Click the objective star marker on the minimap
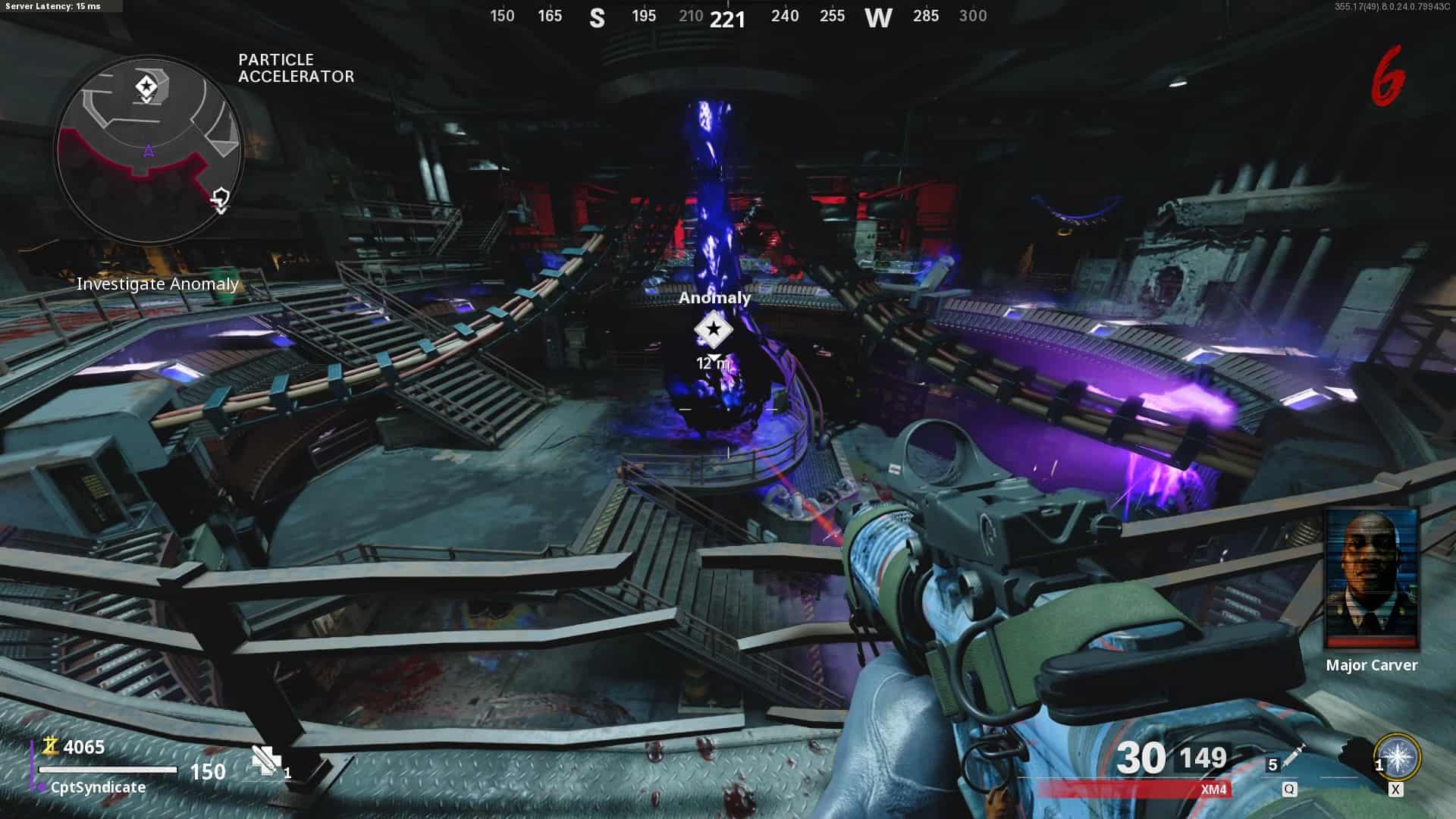 (146, 86)
